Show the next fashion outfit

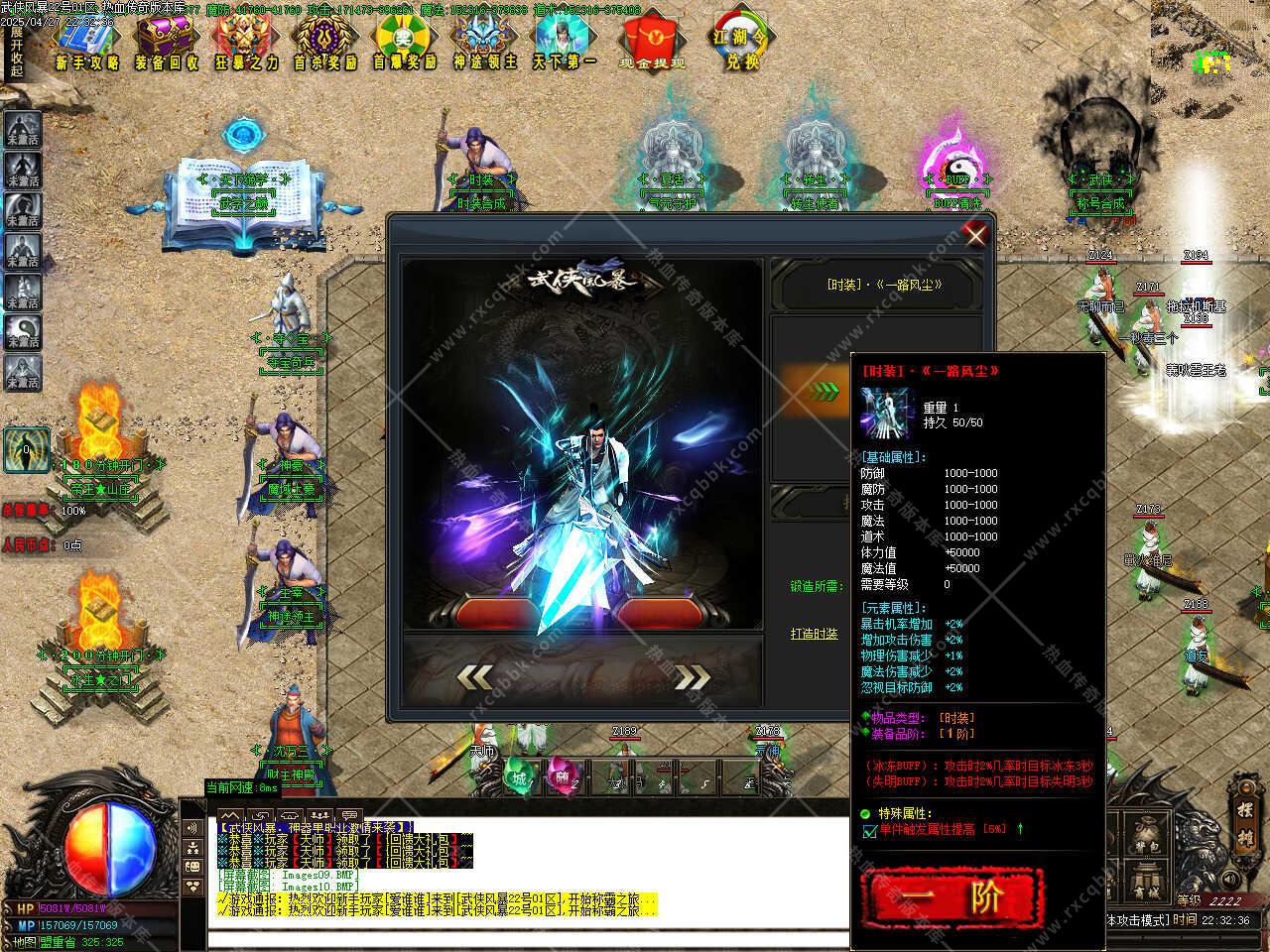click(693, 676)
